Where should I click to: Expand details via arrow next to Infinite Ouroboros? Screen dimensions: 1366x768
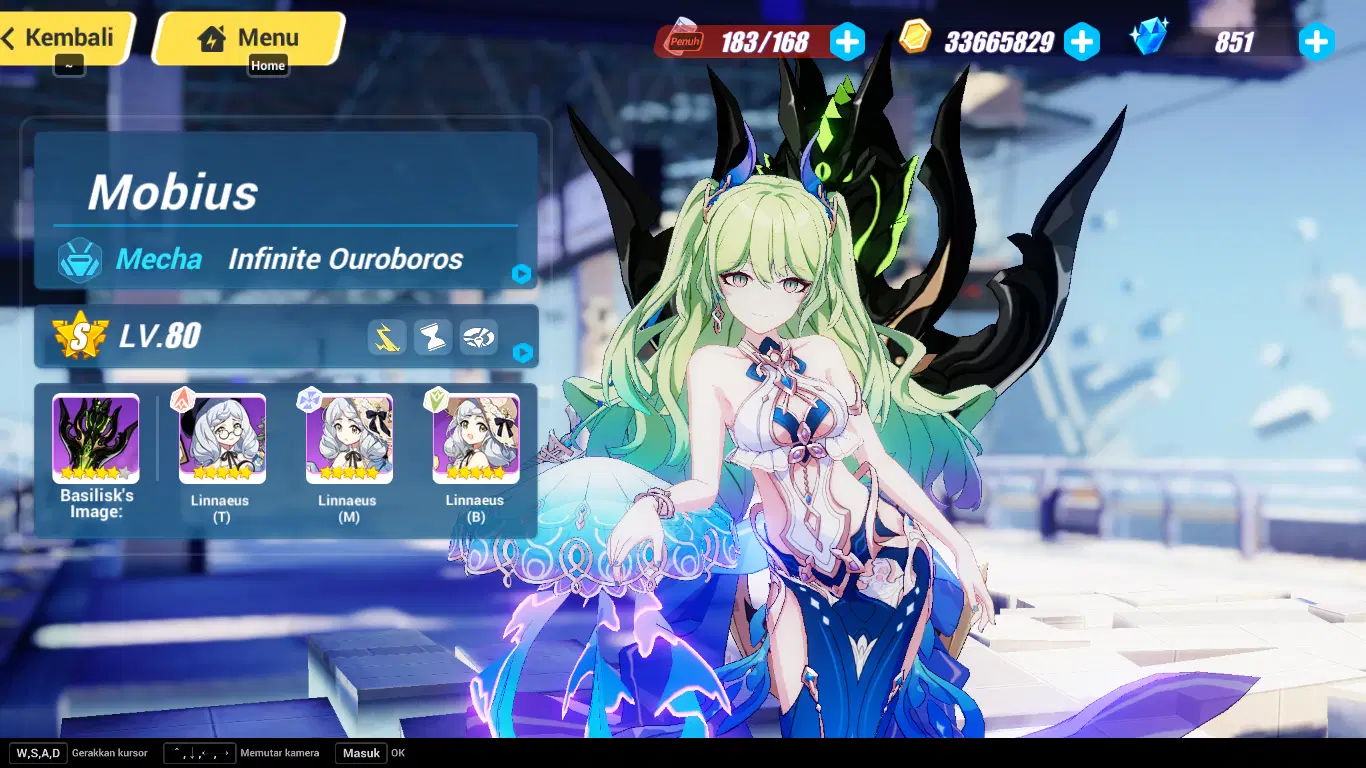(x=521, y=274)
